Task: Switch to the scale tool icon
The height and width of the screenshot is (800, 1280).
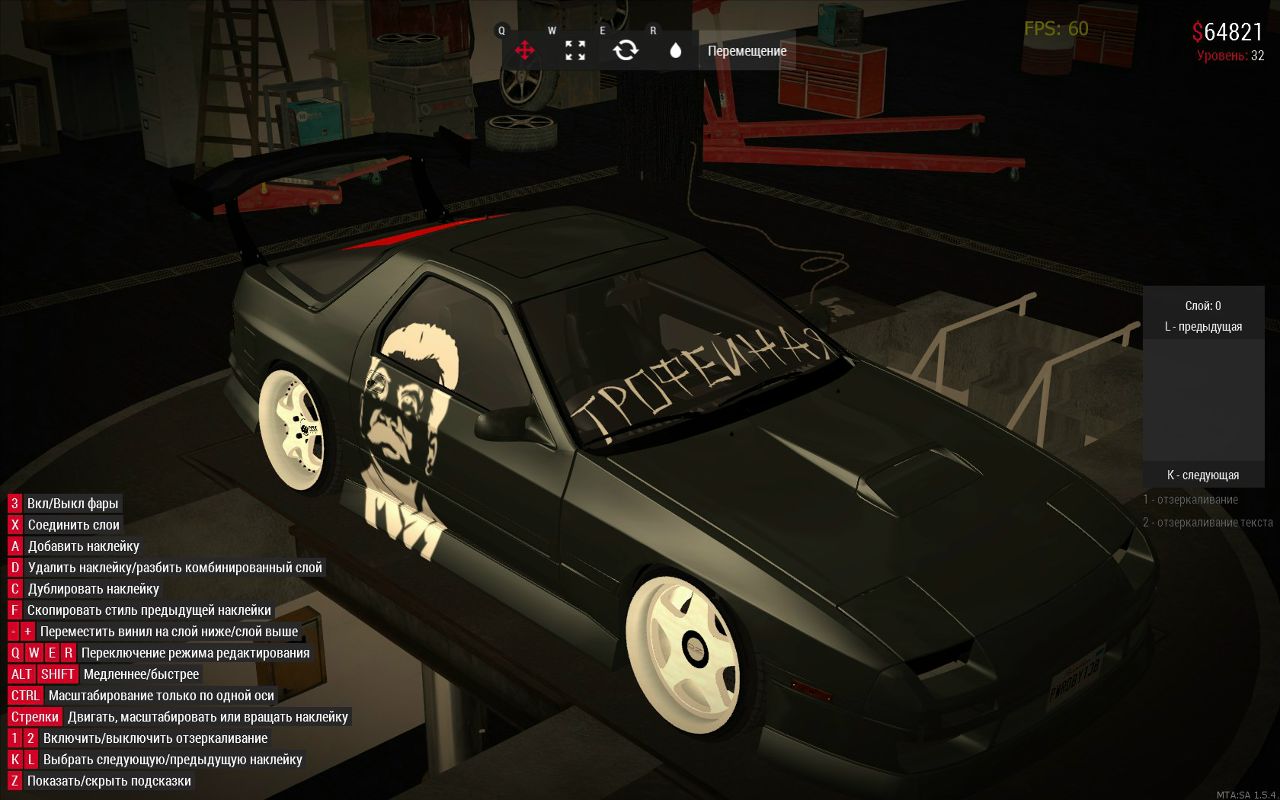Action: [575, 50]
